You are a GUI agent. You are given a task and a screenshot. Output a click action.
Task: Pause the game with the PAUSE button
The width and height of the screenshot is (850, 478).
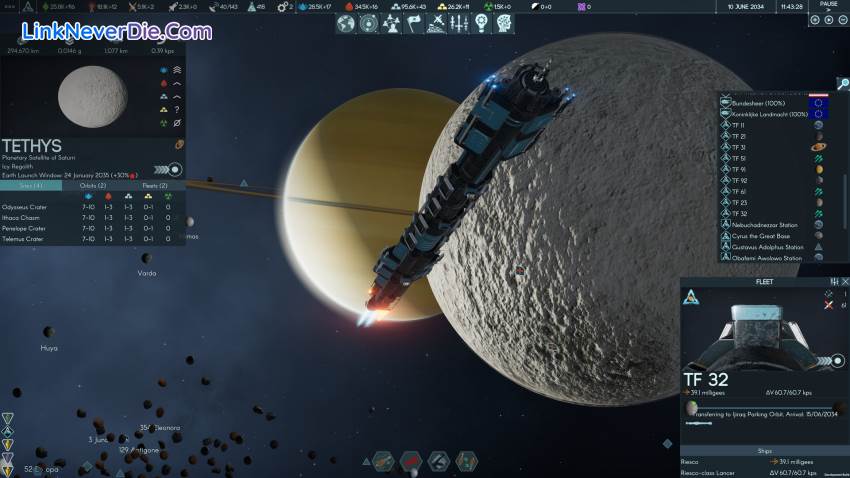click(827, 6)
